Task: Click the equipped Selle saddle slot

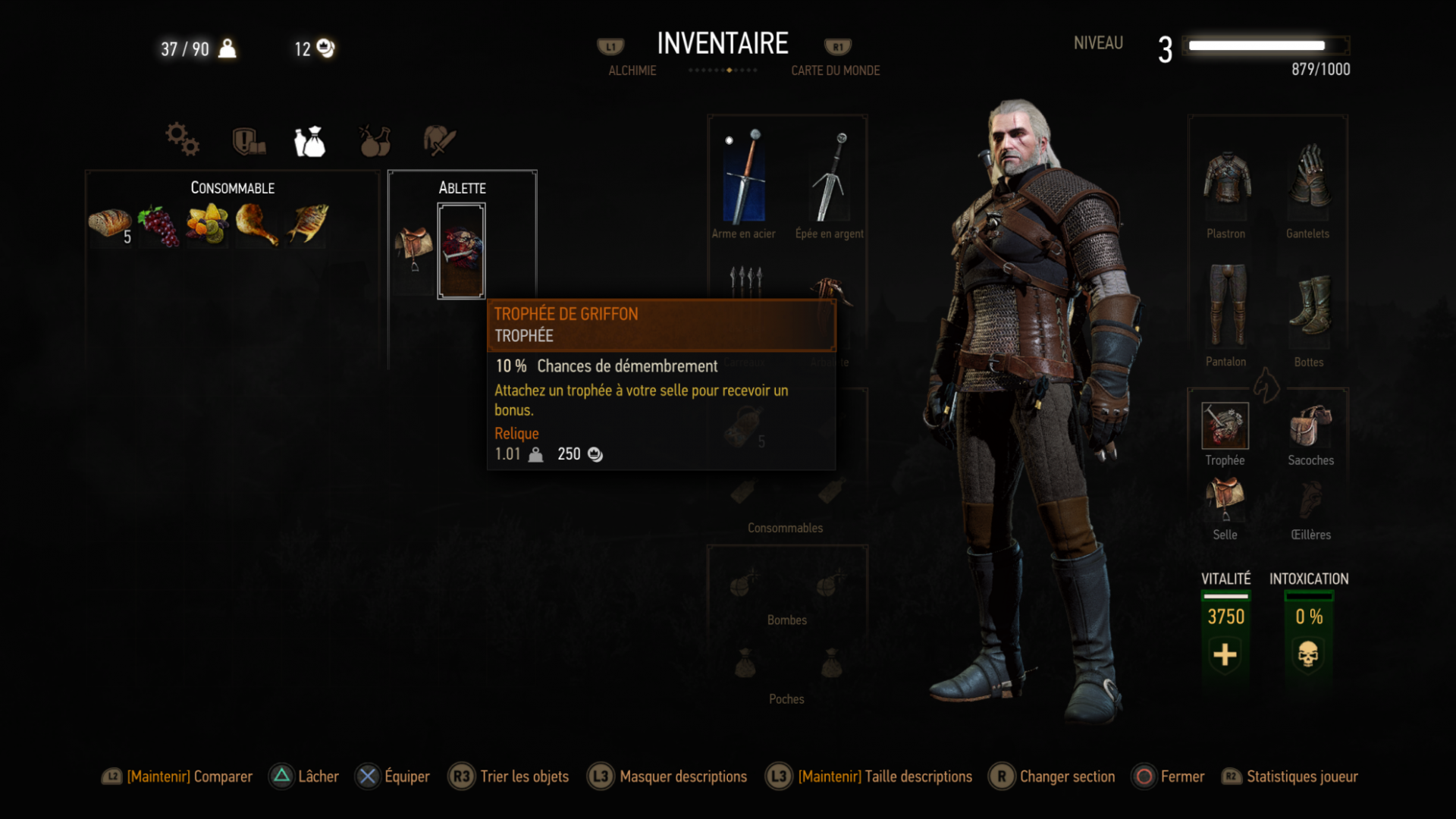Action: click(x=1225, y=499)
